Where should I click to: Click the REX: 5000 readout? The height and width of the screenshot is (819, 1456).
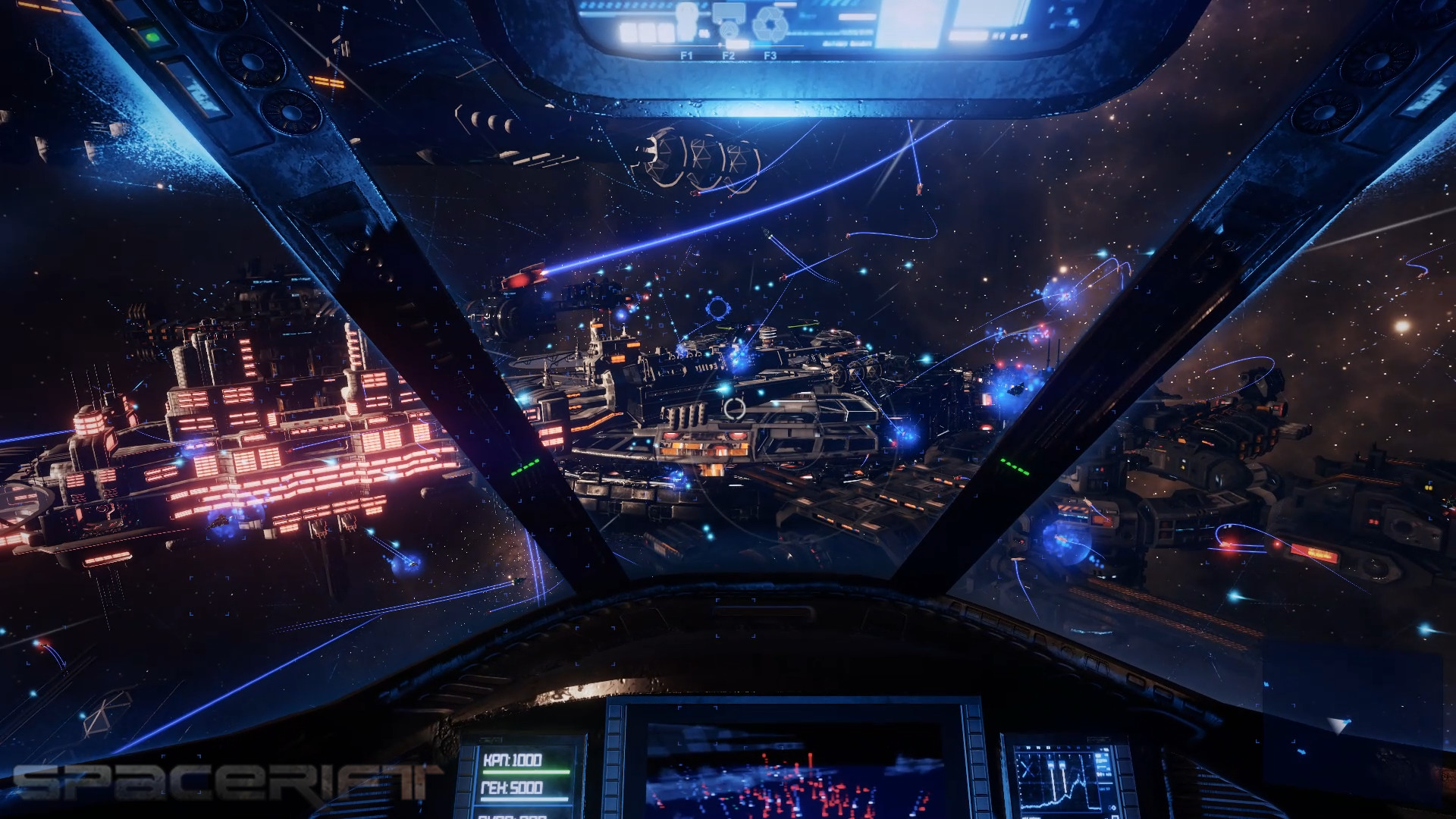click(513, 788)
